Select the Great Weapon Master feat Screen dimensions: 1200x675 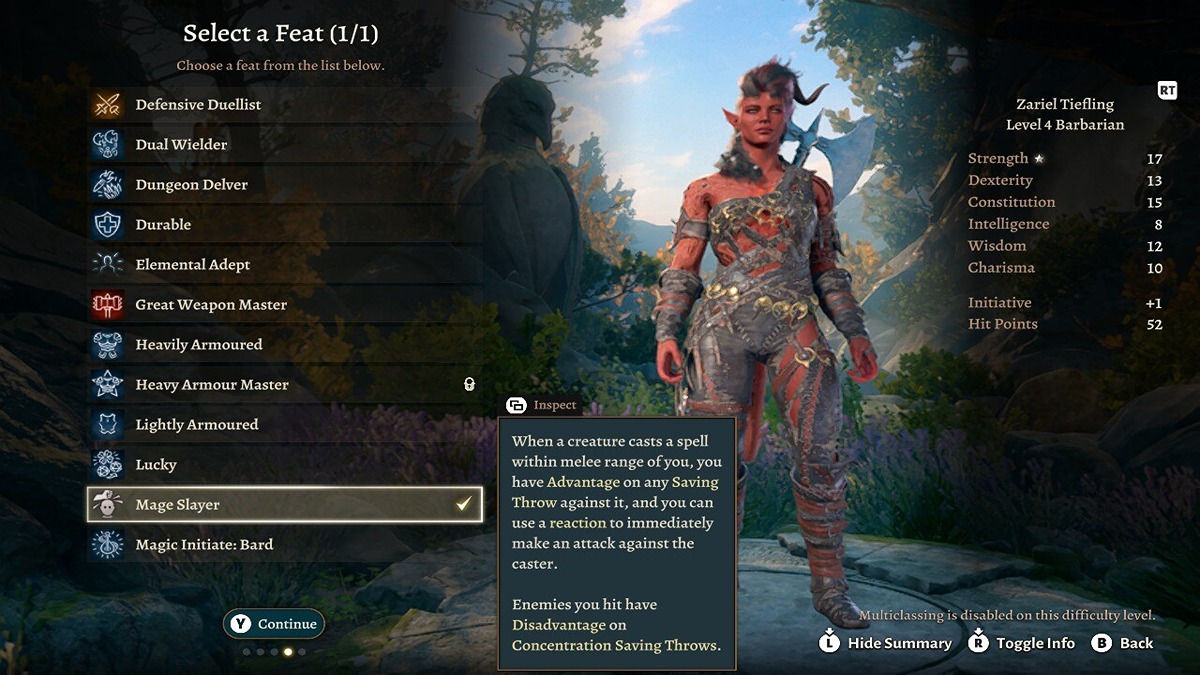pos(211,305)
